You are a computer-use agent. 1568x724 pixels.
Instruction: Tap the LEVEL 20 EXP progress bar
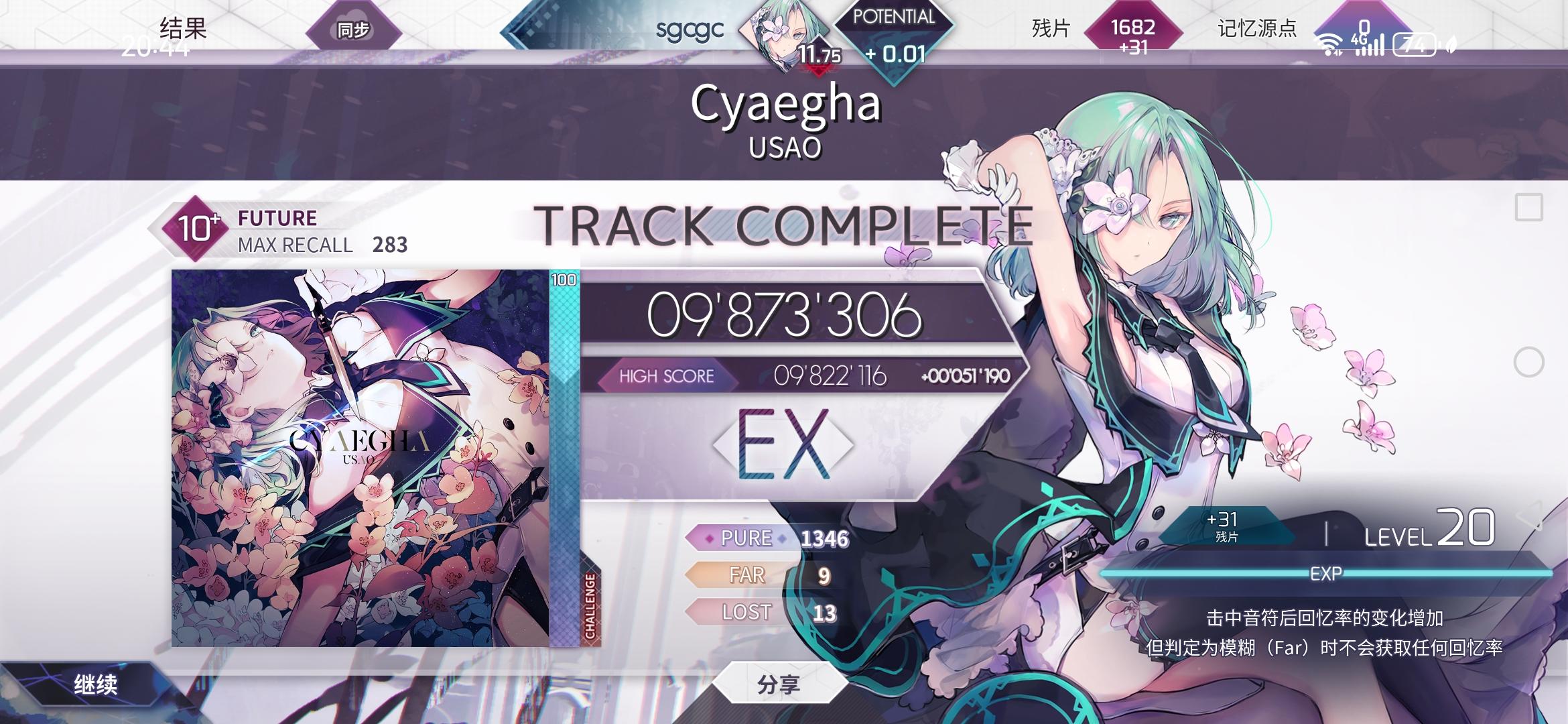point(1327,573)
